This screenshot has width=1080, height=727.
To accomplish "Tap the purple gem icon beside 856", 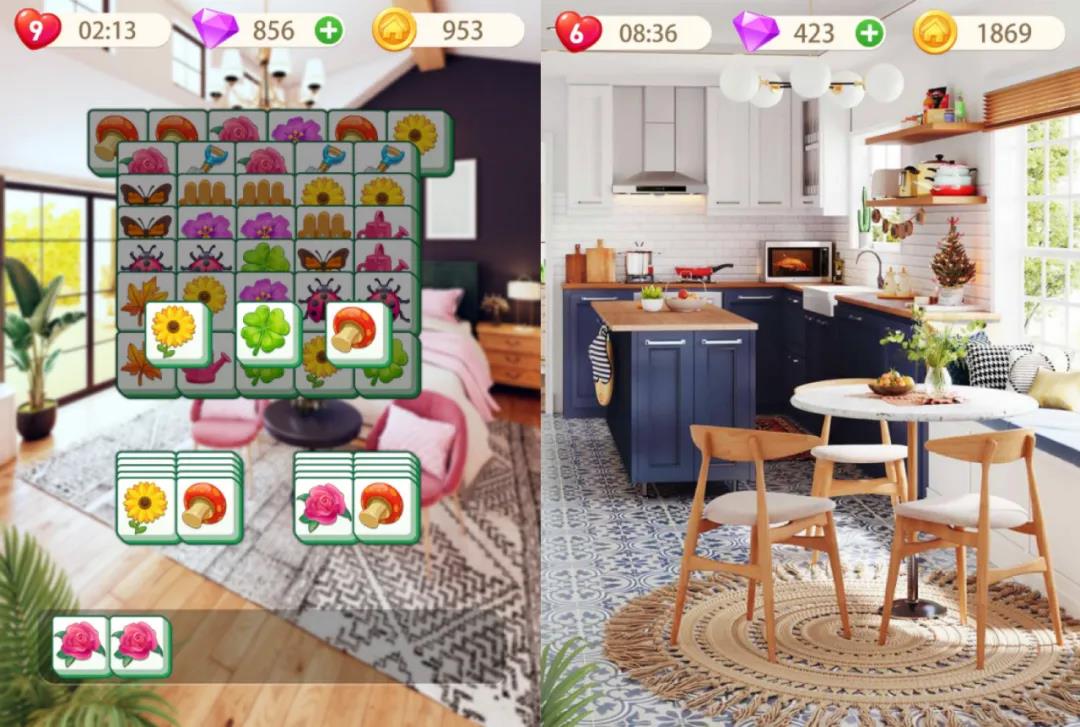I will tap(214, 30).
